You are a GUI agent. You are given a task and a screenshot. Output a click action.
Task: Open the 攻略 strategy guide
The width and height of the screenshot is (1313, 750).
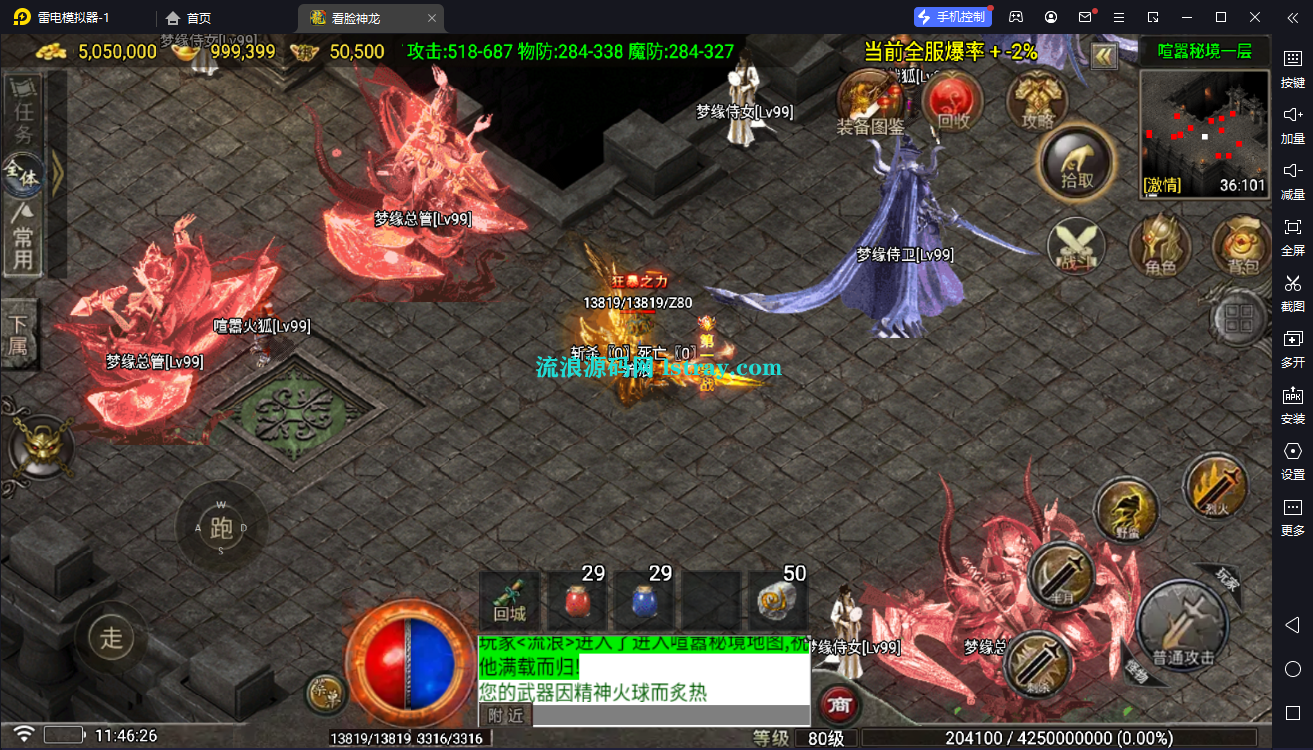click(x=1038, y=101)
